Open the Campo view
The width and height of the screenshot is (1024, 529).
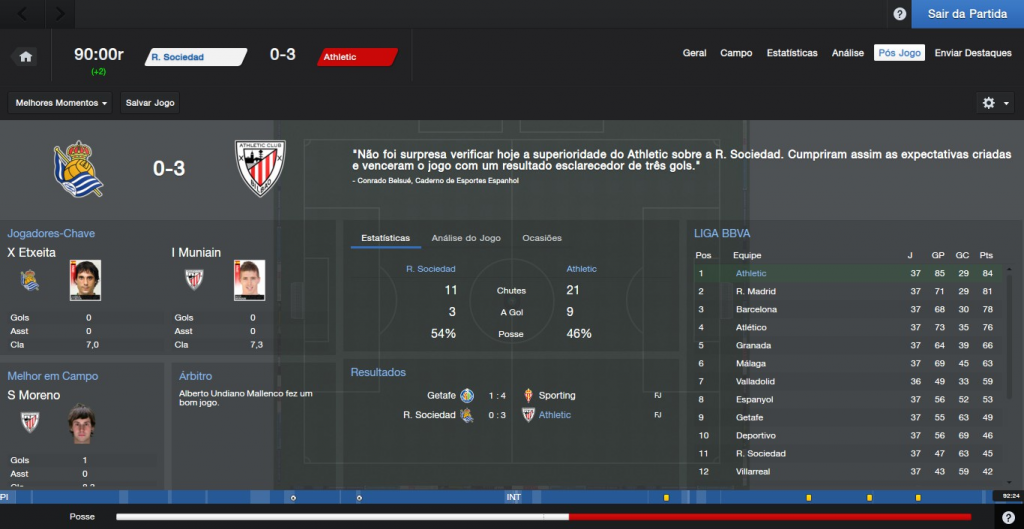[736, 53]
